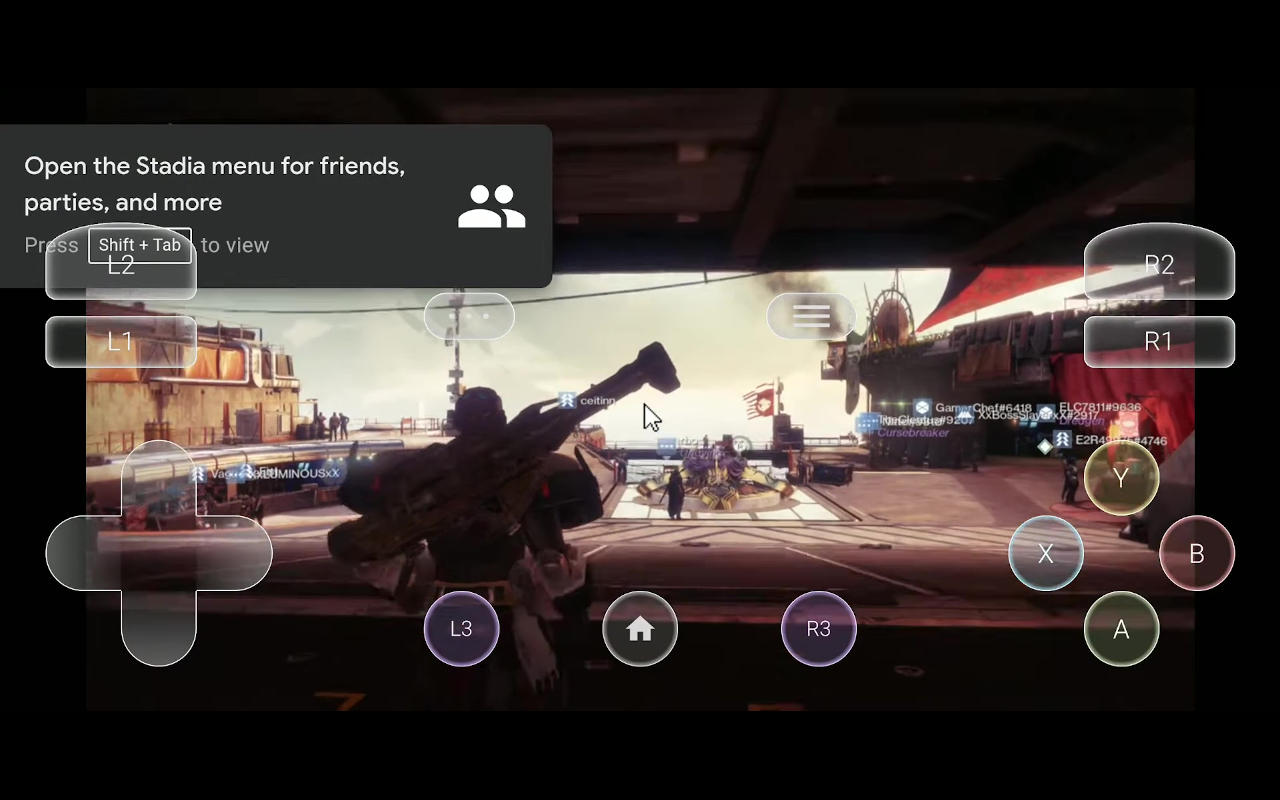
Task: Tap the yellow Y face button
Action: [x=1121, y=478]
